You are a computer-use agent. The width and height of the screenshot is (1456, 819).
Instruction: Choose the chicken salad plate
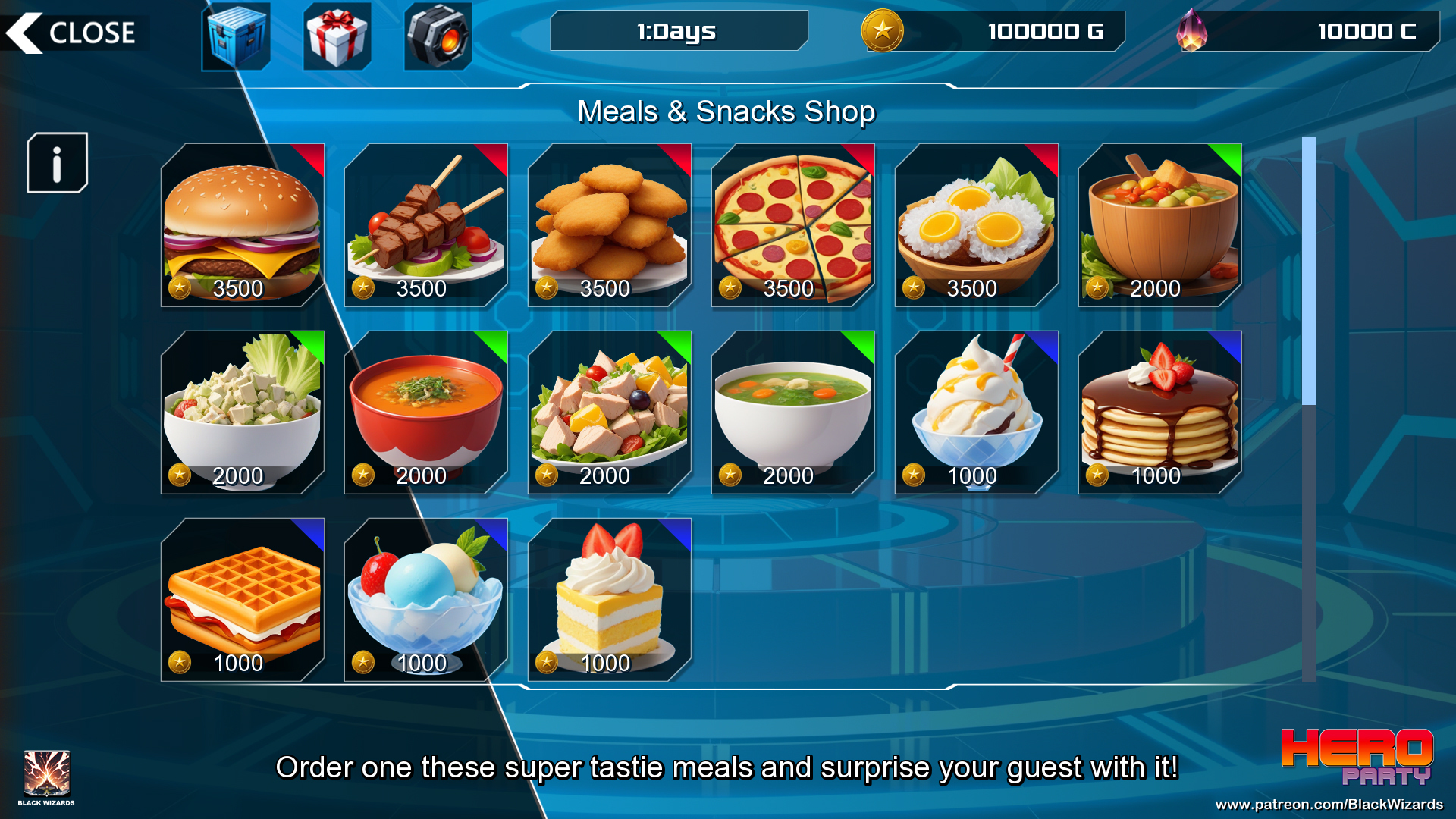(610, 413)
